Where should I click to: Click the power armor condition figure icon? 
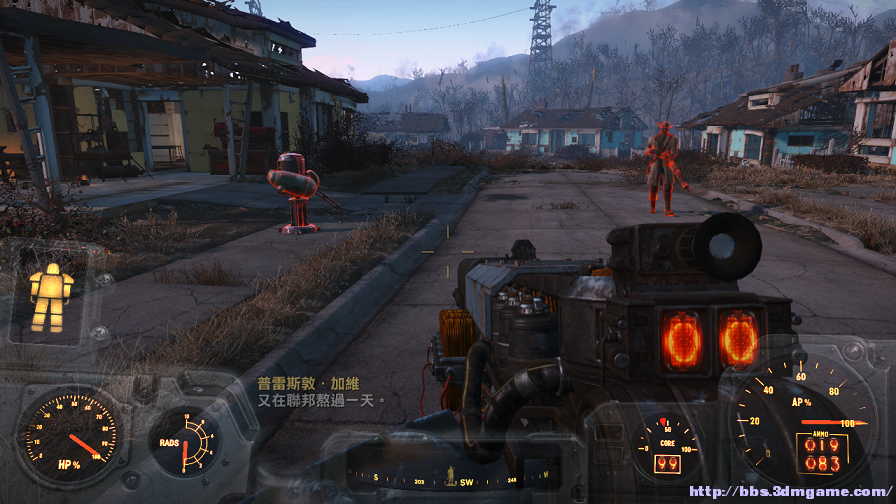coord(50,298)
